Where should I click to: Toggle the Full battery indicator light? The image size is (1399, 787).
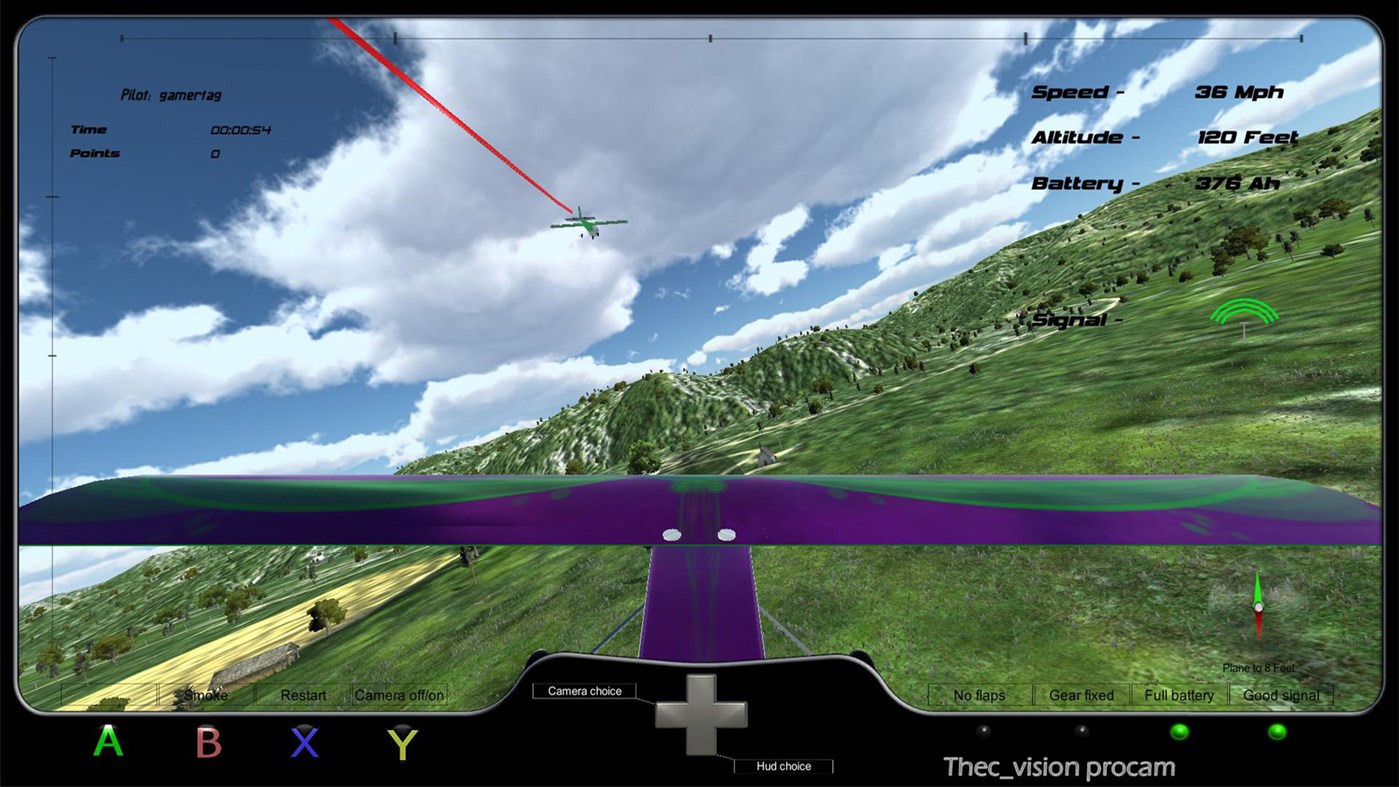[1180, 733]
